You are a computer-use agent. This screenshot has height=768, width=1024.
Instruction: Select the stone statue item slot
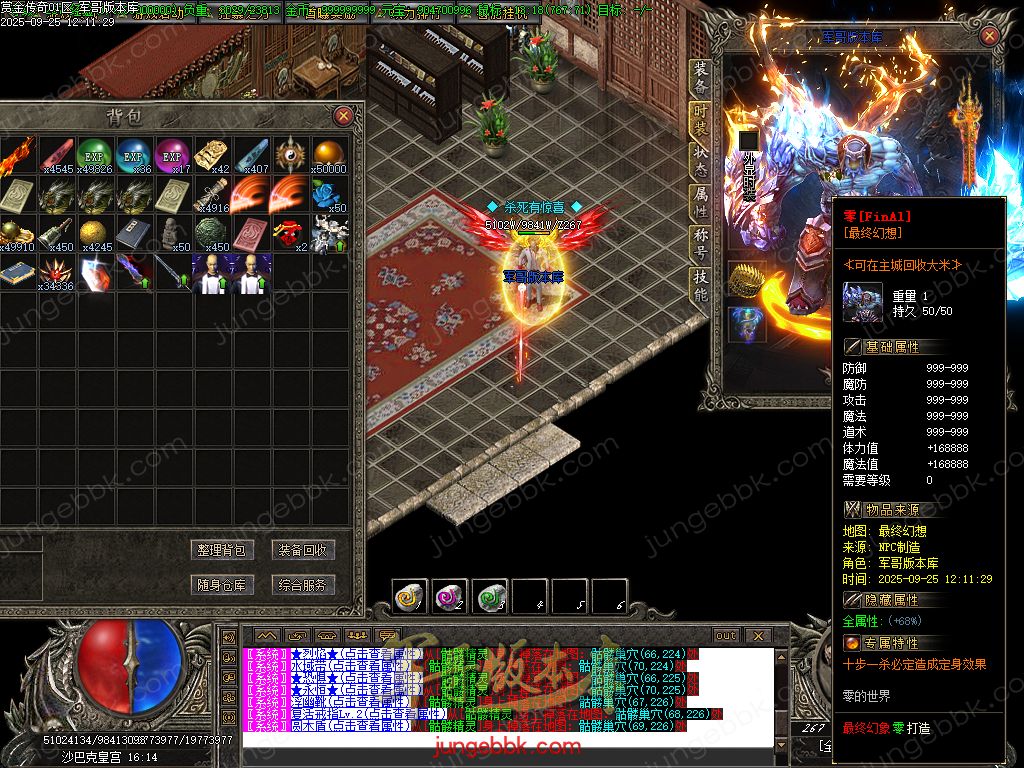(172, 232)
